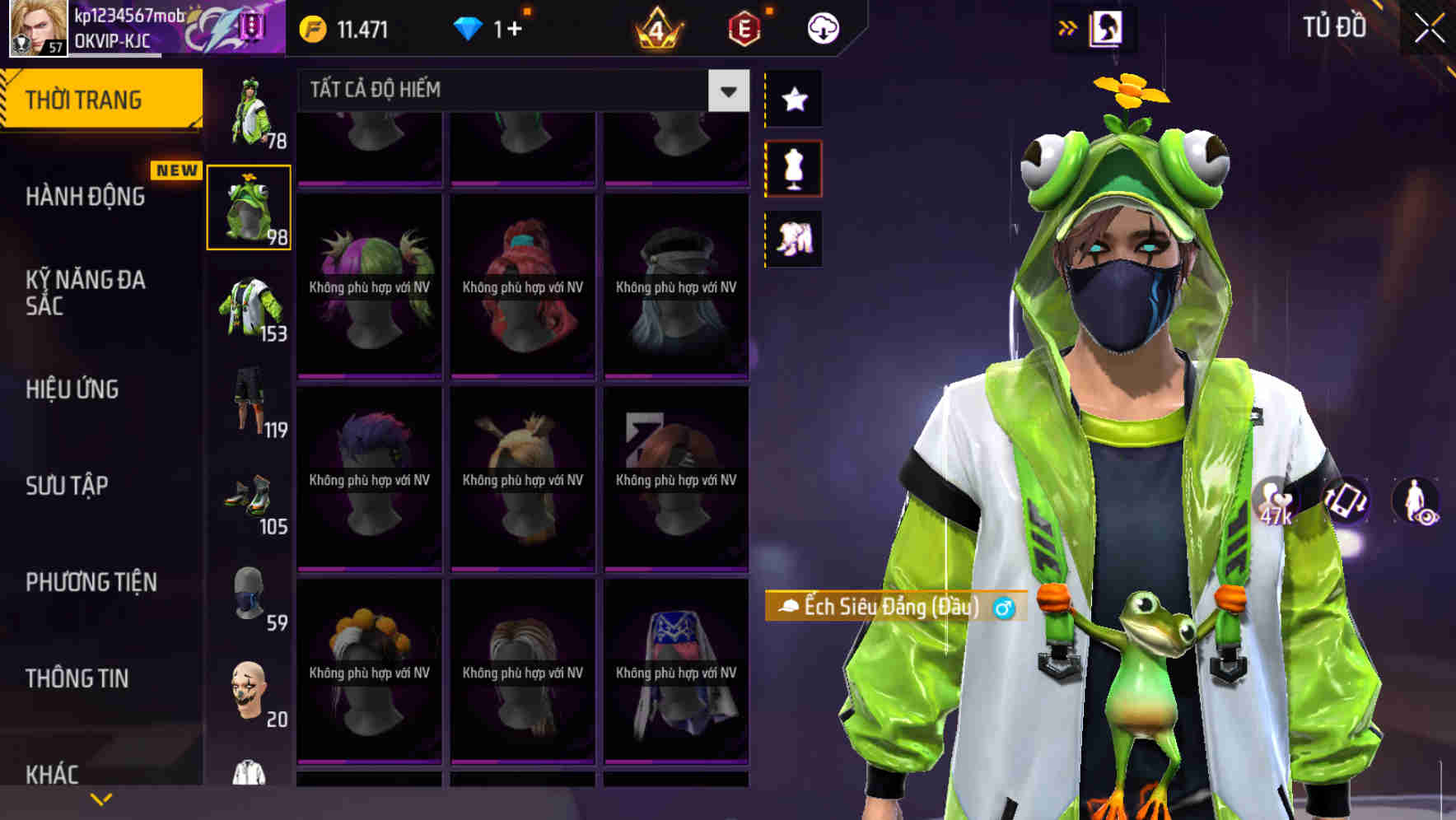Screen dimensions: 1456x820
Task: Click the red E badge icon
Action: [740, 27]
